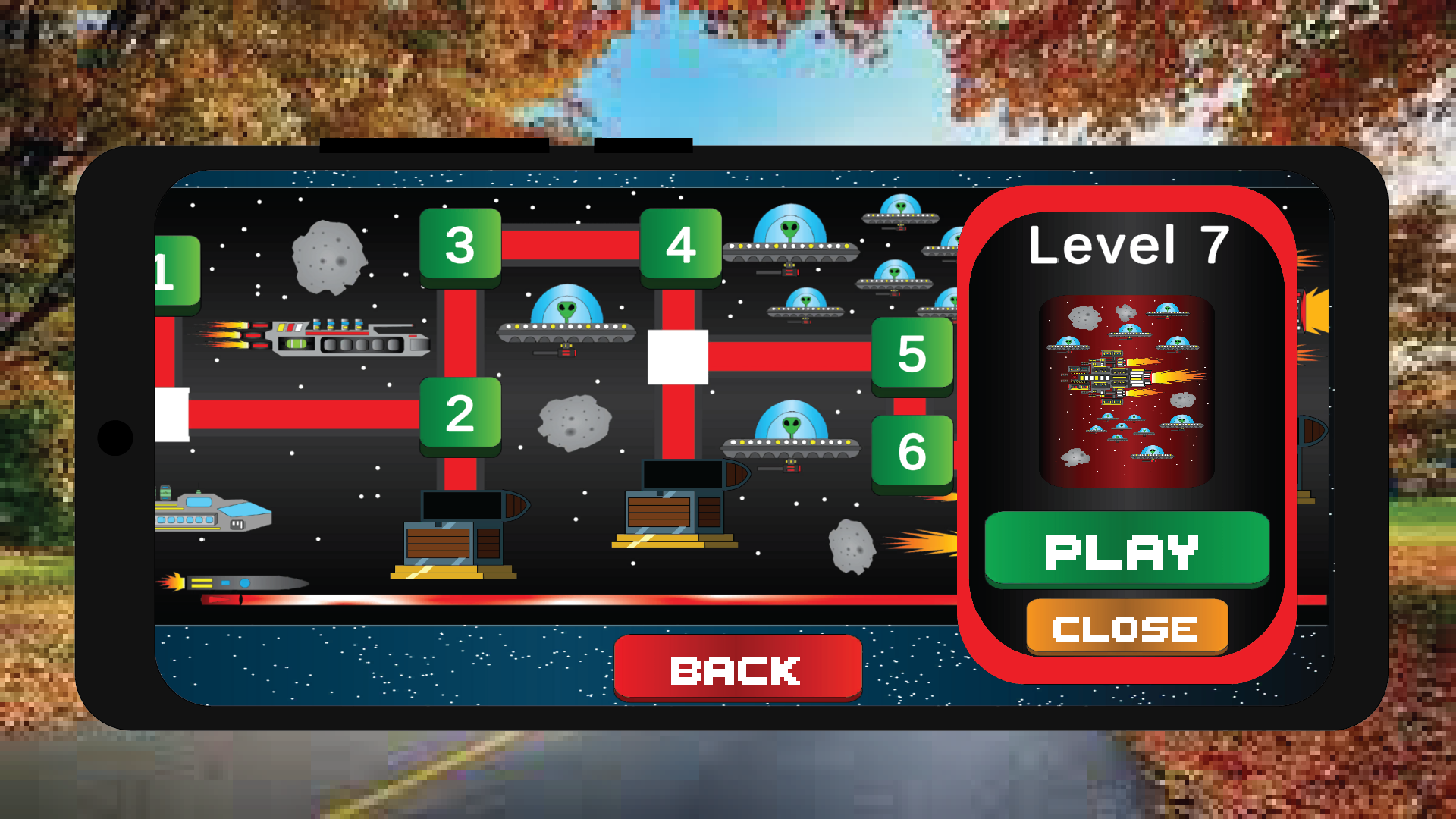Click the turret cannon below level 2

pyautogui.click(x=459, y=531)
